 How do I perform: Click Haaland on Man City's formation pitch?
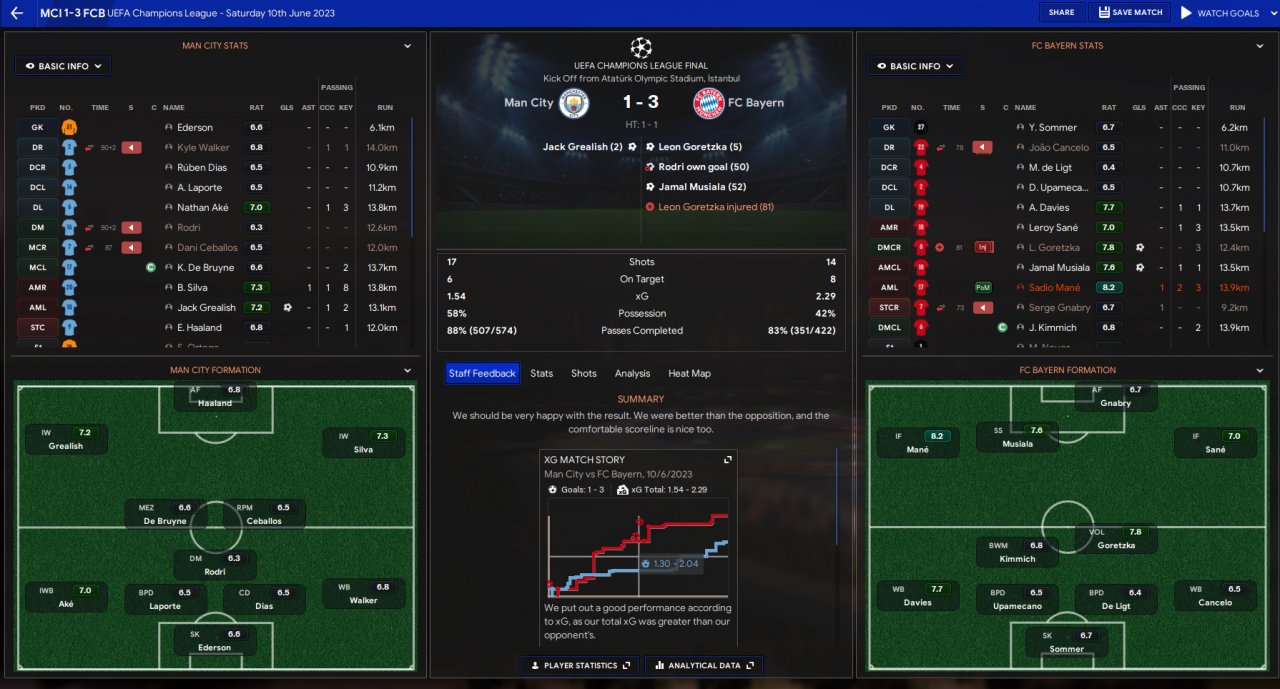click(x=215, y=396)
